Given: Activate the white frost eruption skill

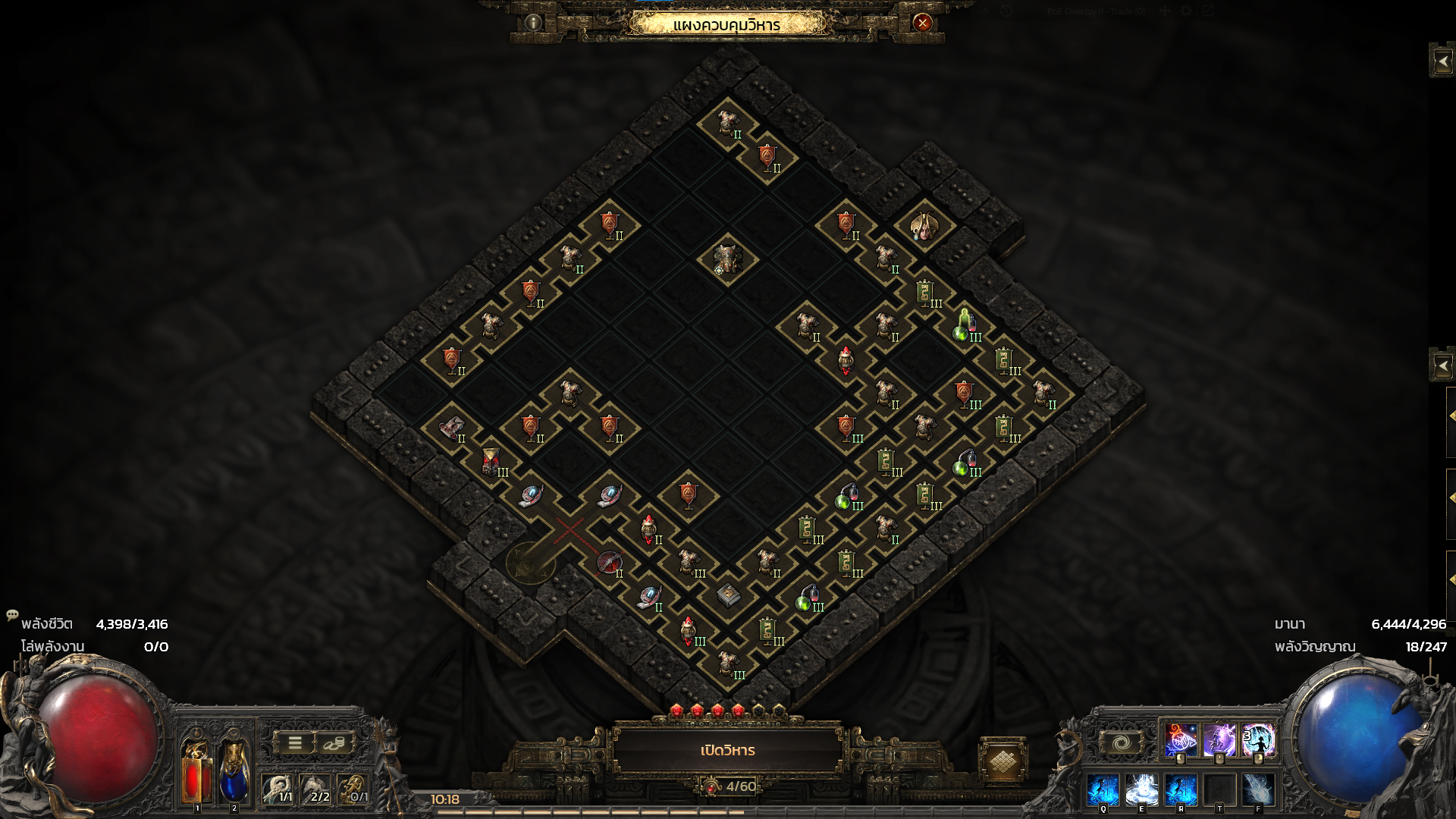Looking at the screenshot, I should tap(1141, 790).
